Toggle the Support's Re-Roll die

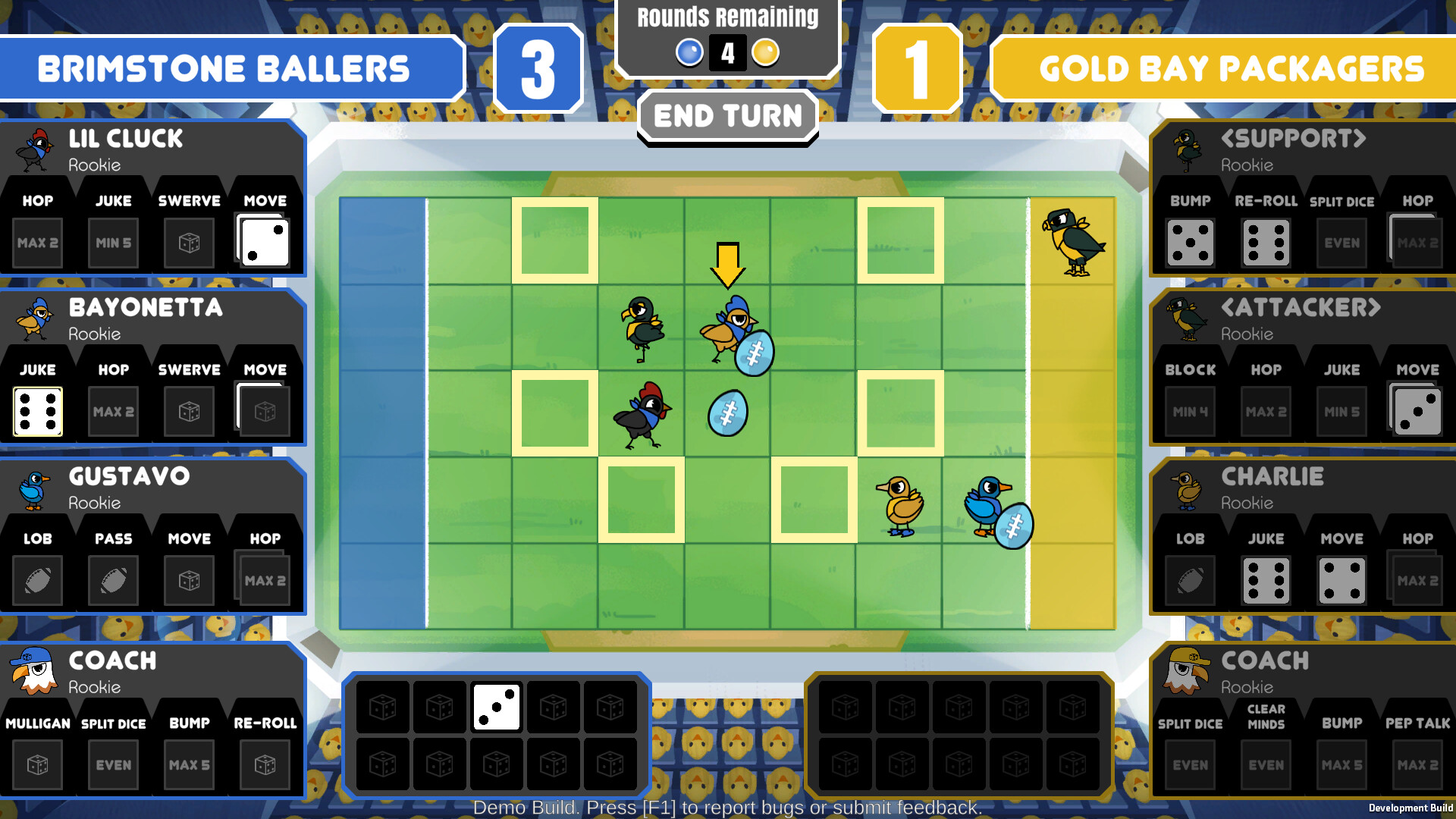1265,241
